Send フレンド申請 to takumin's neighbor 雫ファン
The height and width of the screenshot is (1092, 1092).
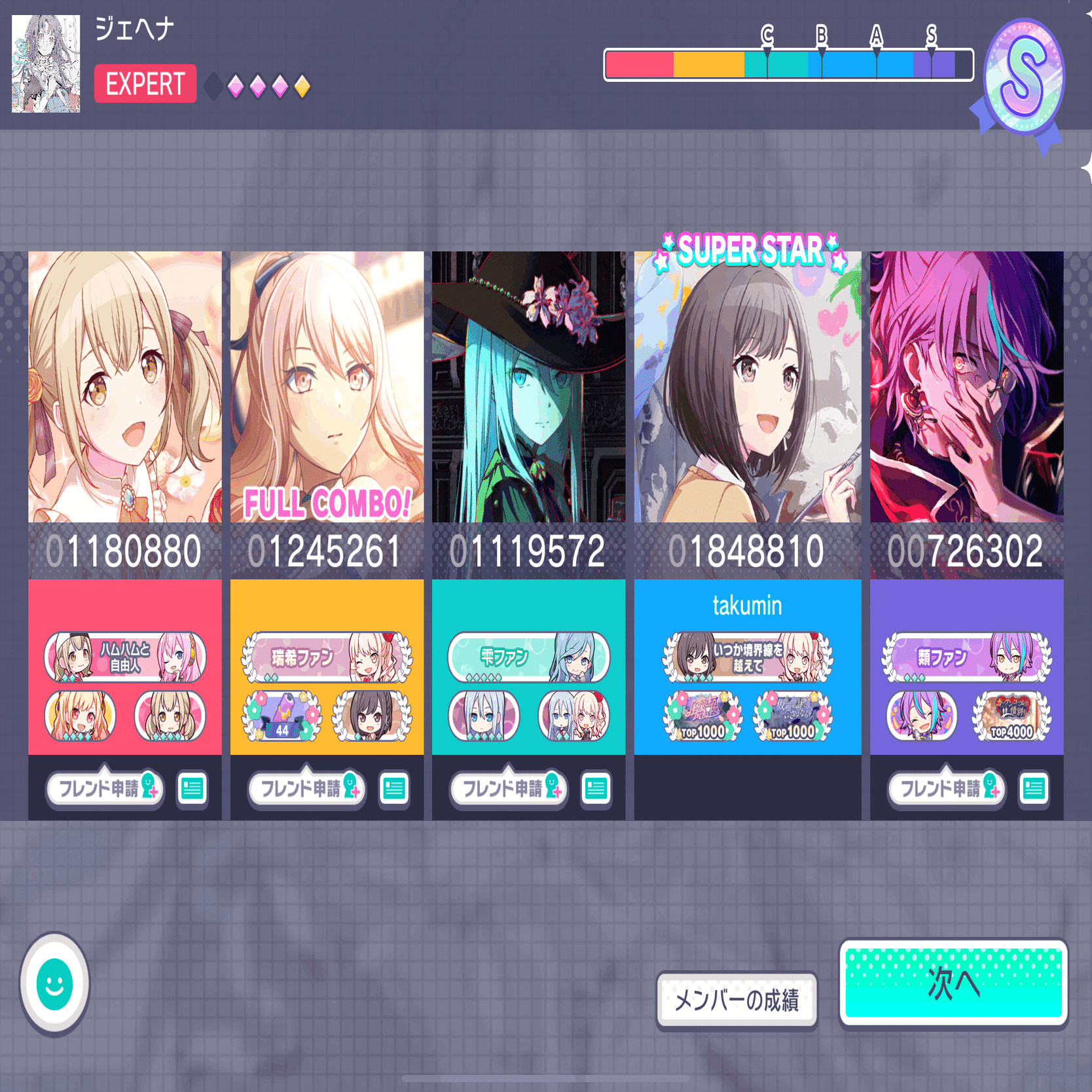(507, 789)
